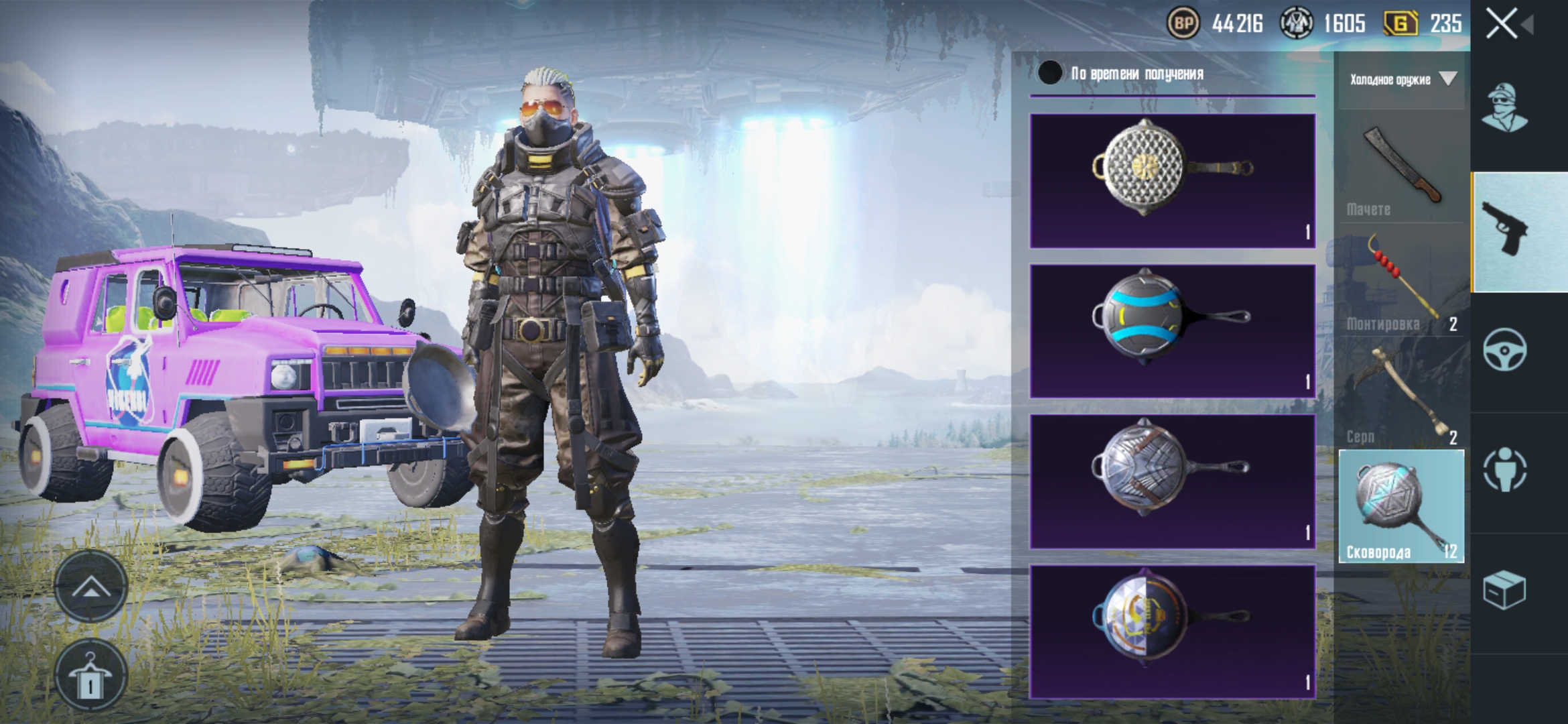Image resolution: width=1568 pixels, height=724 pixels.
Task: Toggle sorting by time obtained
Action: click(x=1050, y=73)
